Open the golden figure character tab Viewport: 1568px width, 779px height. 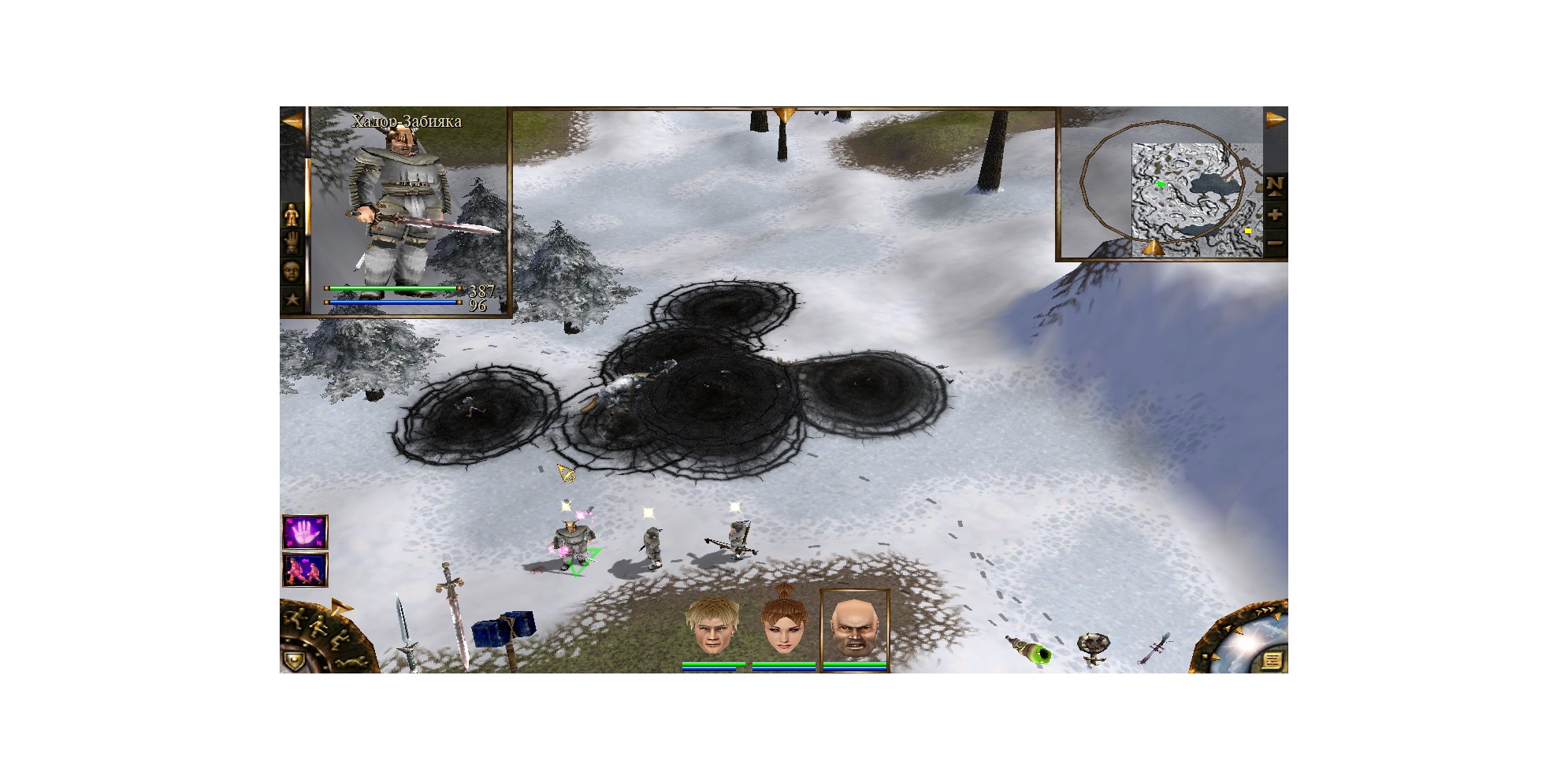[x=292, y=215]
